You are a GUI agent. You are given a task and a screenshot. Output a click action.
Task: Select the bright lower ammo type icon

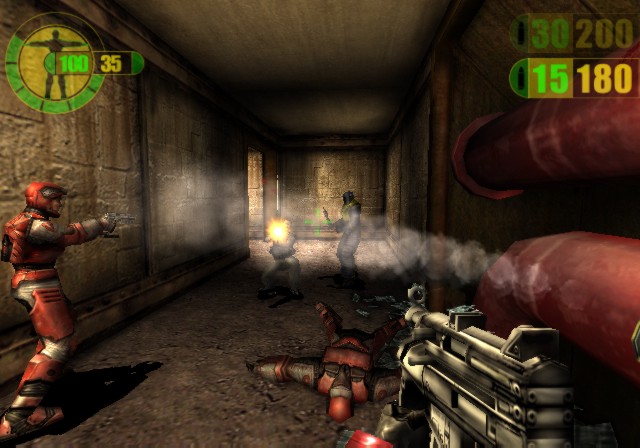[519, 78]
